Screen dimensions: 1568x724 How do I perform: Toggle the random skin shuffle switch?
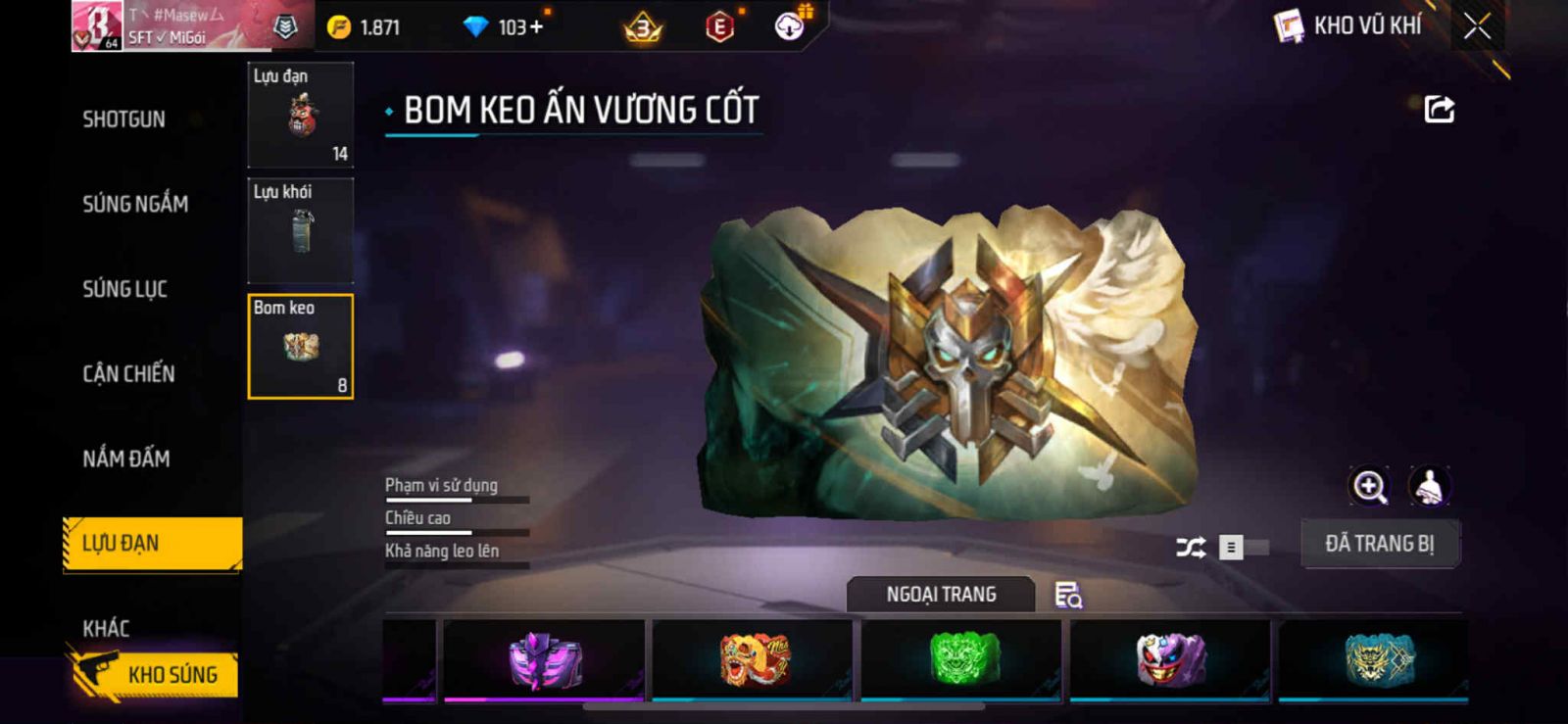click(x=1241, y=548)
